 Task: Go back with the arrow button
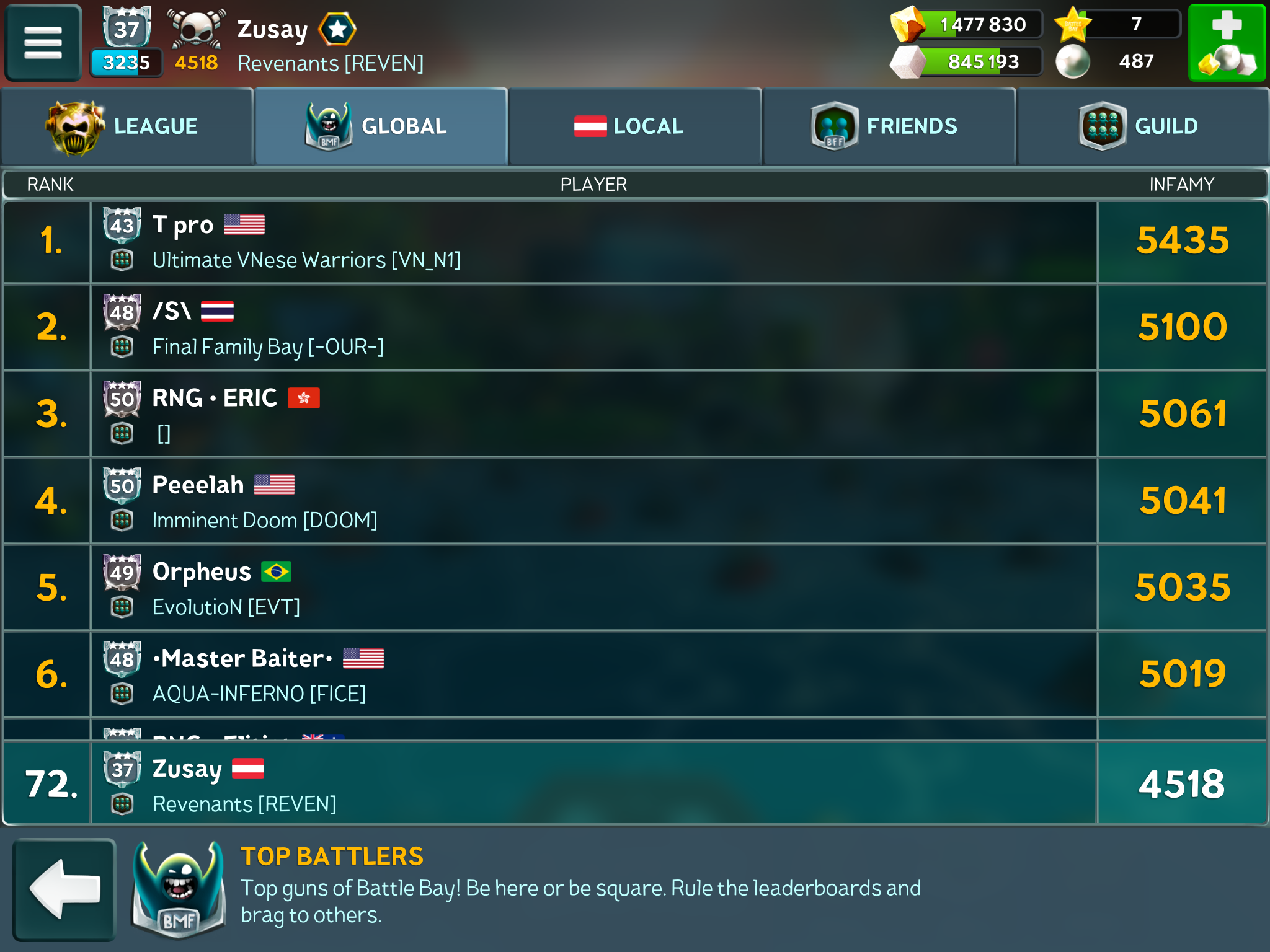click(64, 889)
